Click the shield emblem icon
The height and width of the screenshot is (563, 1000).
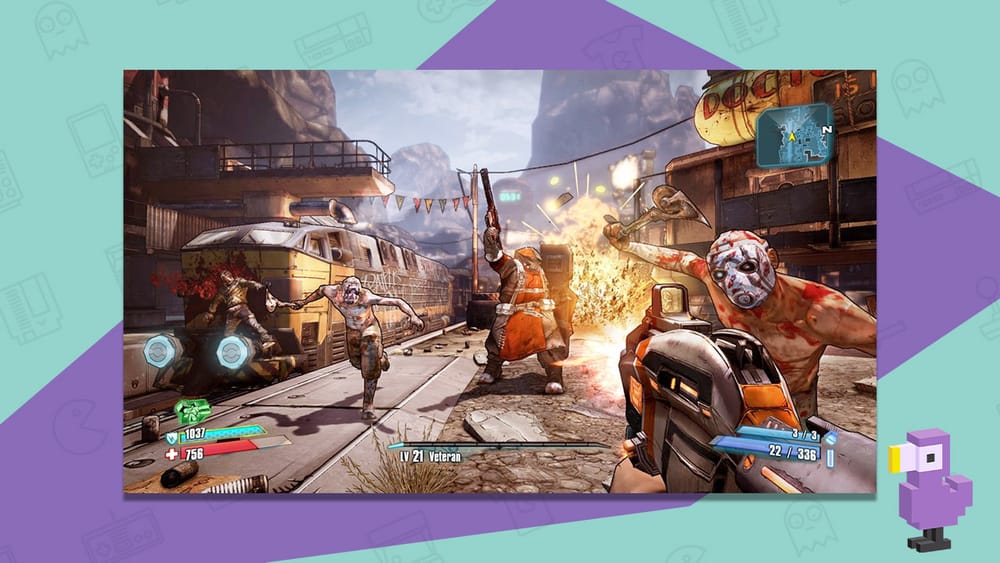[x=170, y=433]
